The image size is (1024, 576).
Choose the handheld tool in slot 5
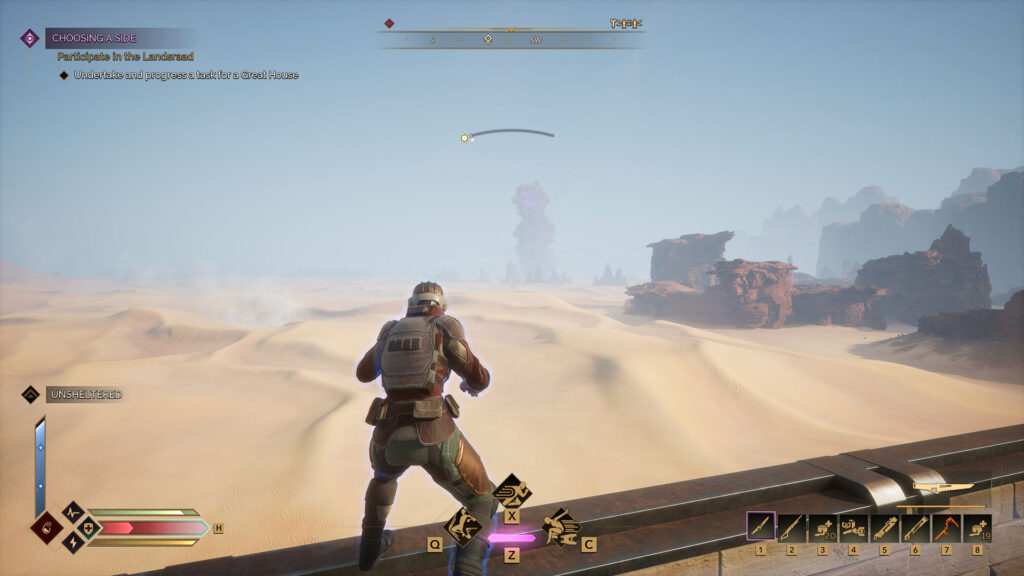click(884, 527)
